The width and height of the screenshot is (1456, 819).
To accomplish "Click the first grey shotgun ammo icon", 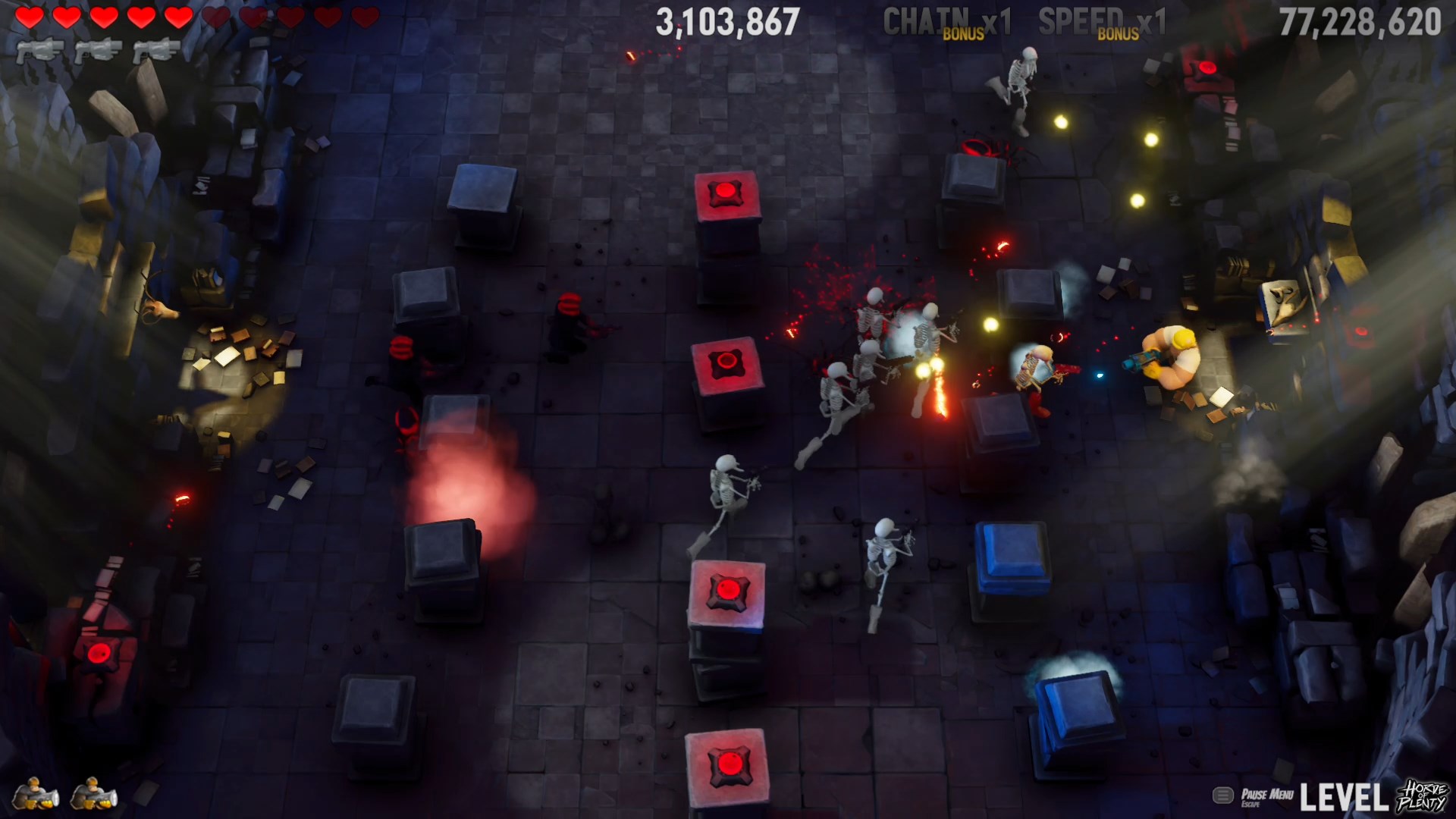I will pos(42,52).
